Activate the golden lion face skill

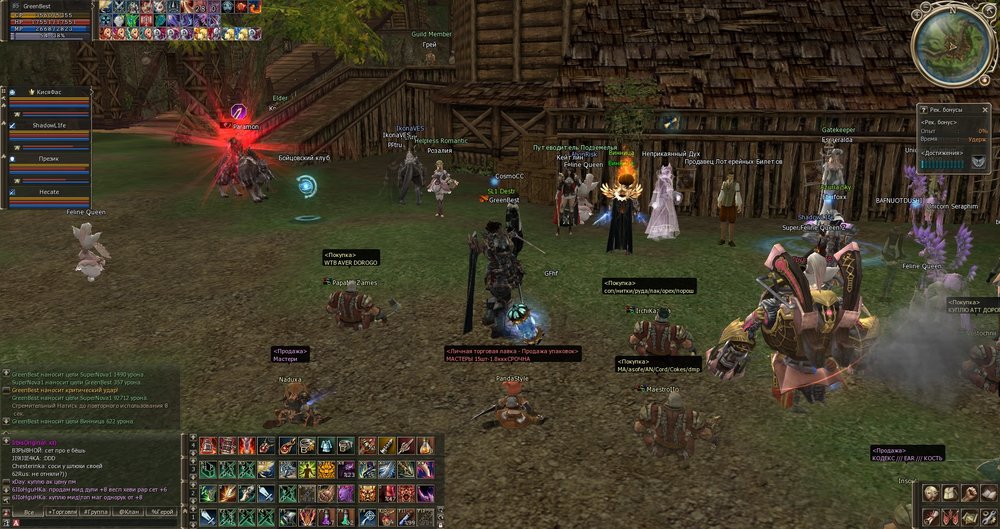point(327,469)
